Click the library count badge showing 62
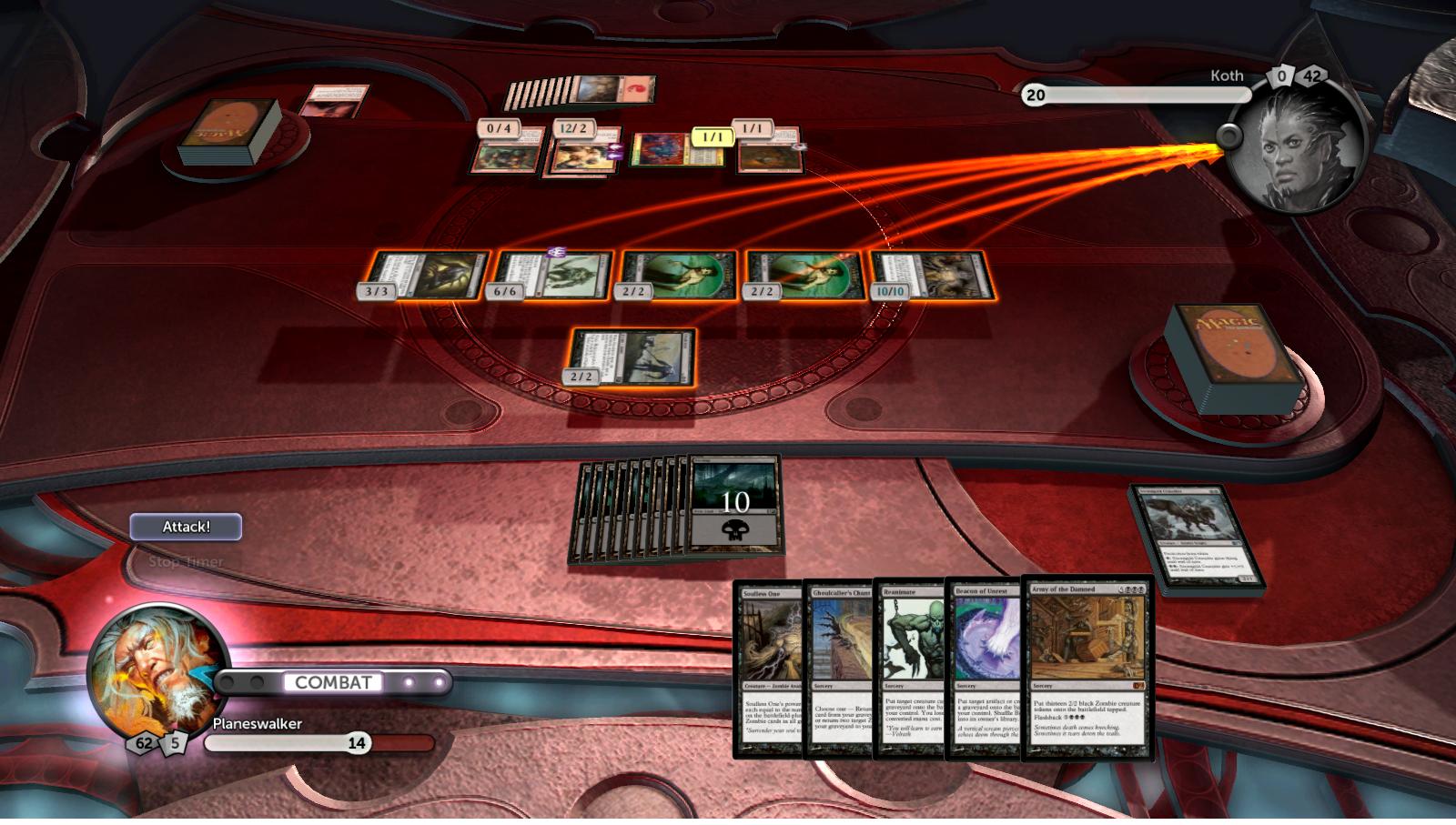 pos(141,743)
